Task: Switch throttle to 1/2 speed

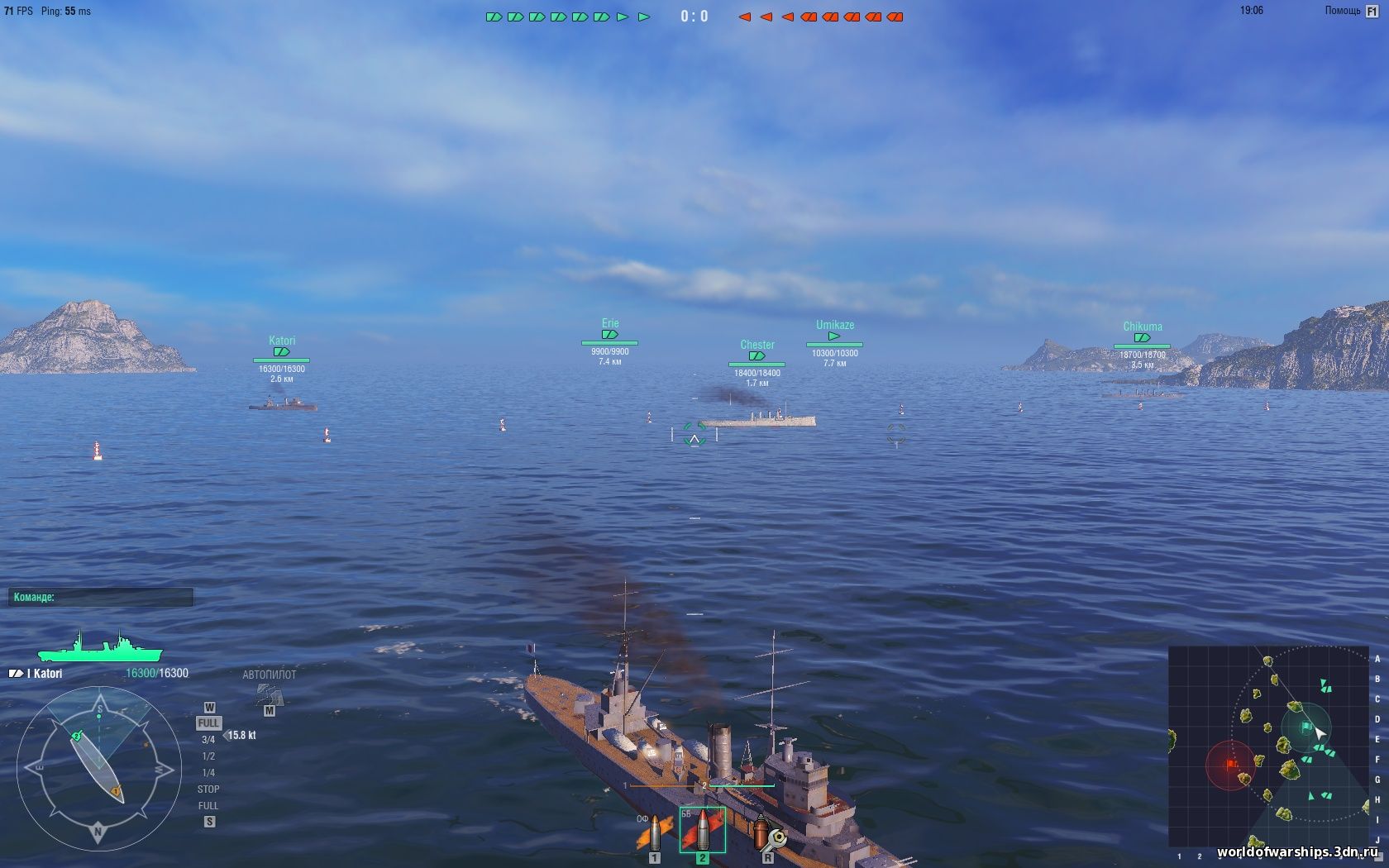Action: (207, 755)
